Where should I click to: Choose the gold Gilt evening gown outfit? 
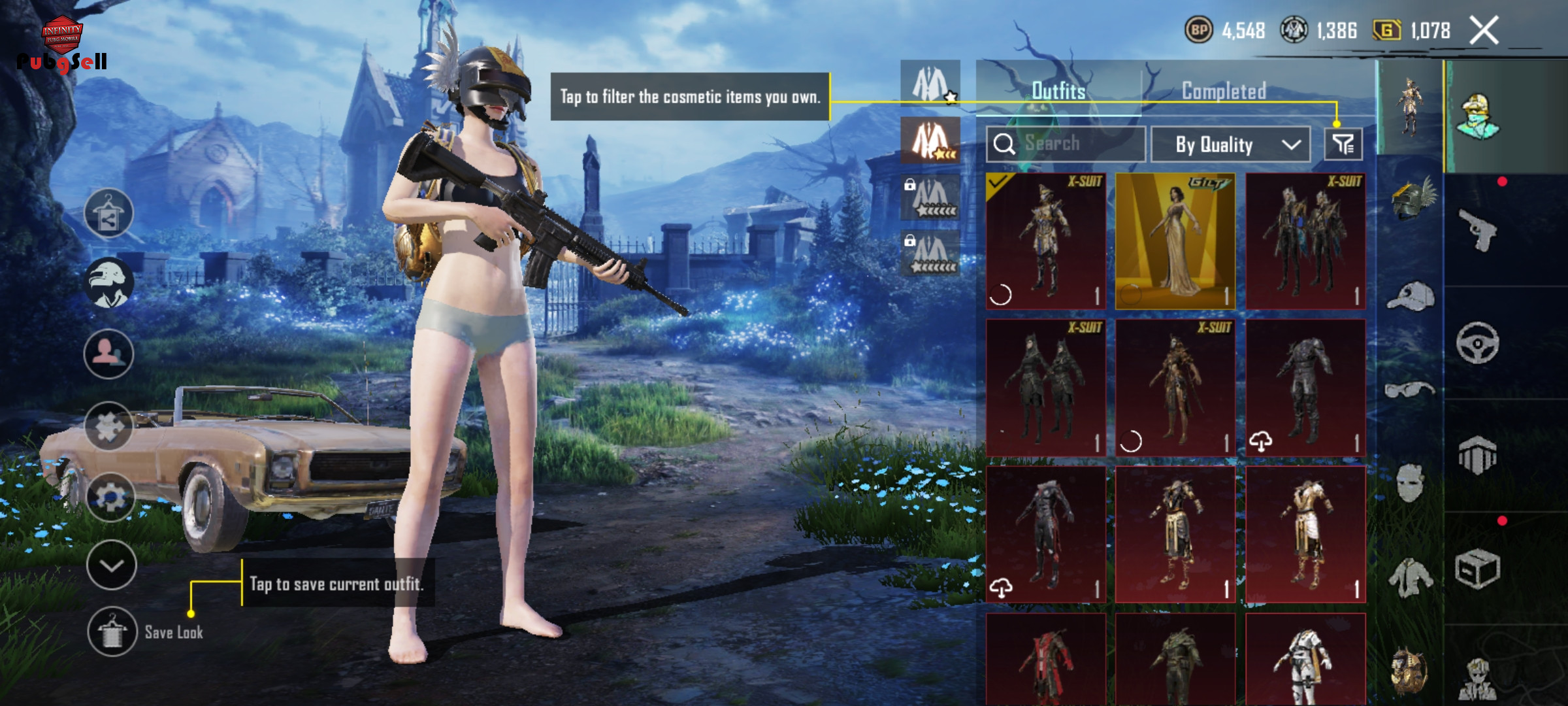click(1175, 241)
